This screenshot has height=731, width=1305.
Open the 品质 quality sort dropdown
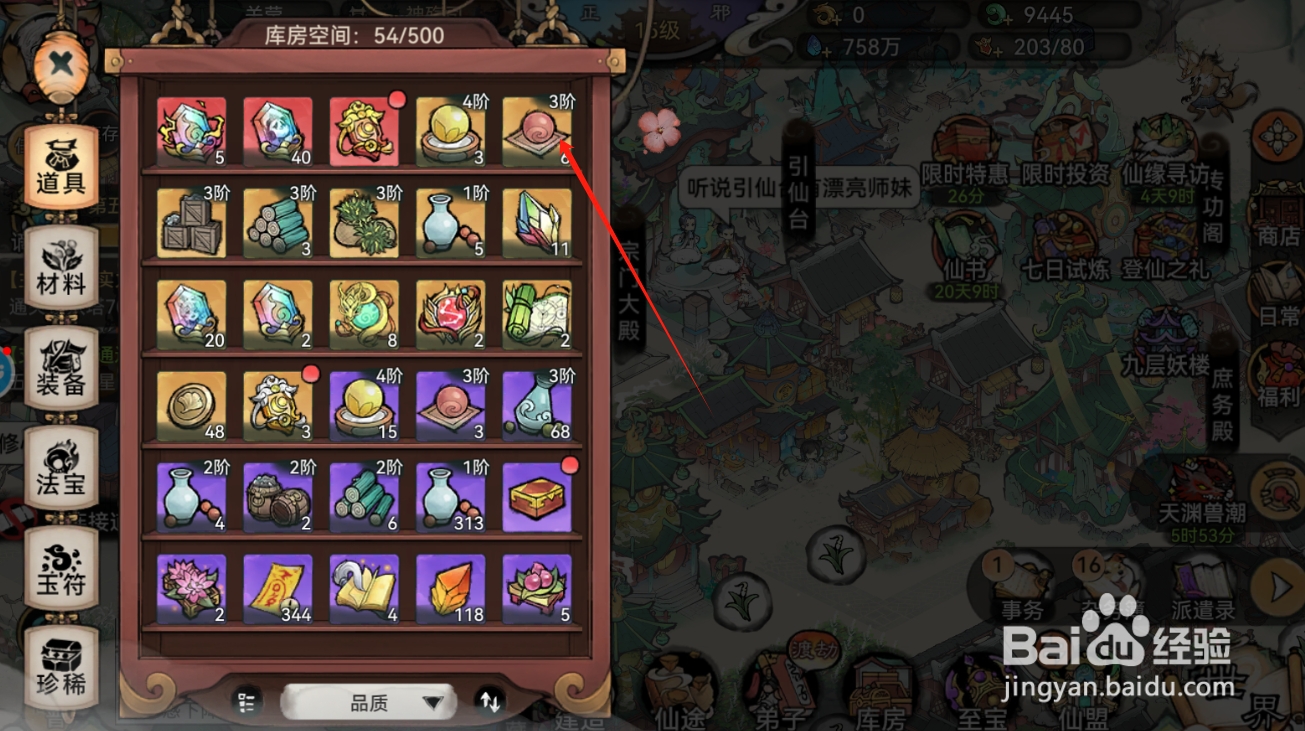pos(368,701)
